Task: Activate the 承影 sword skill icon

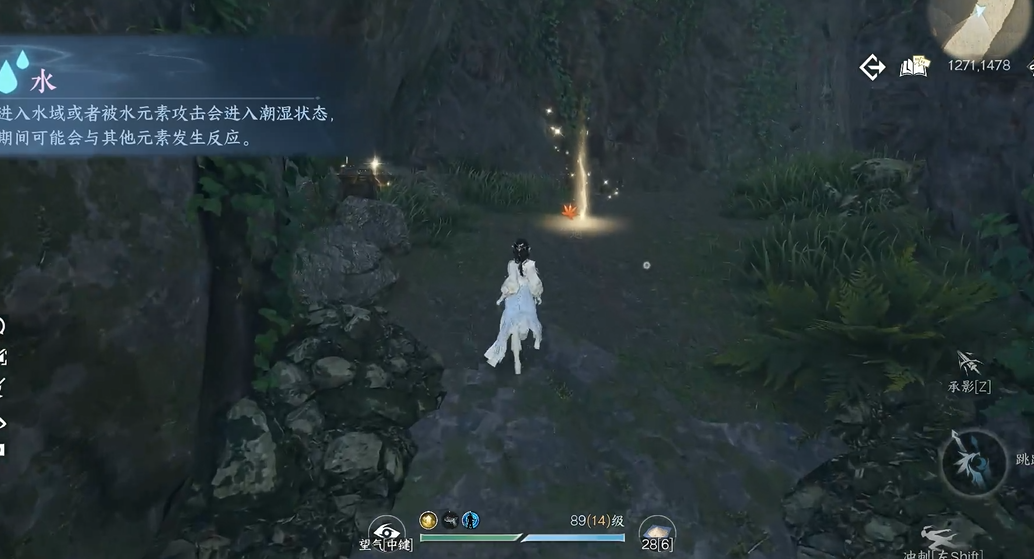Action: click(x=968, y=363)
